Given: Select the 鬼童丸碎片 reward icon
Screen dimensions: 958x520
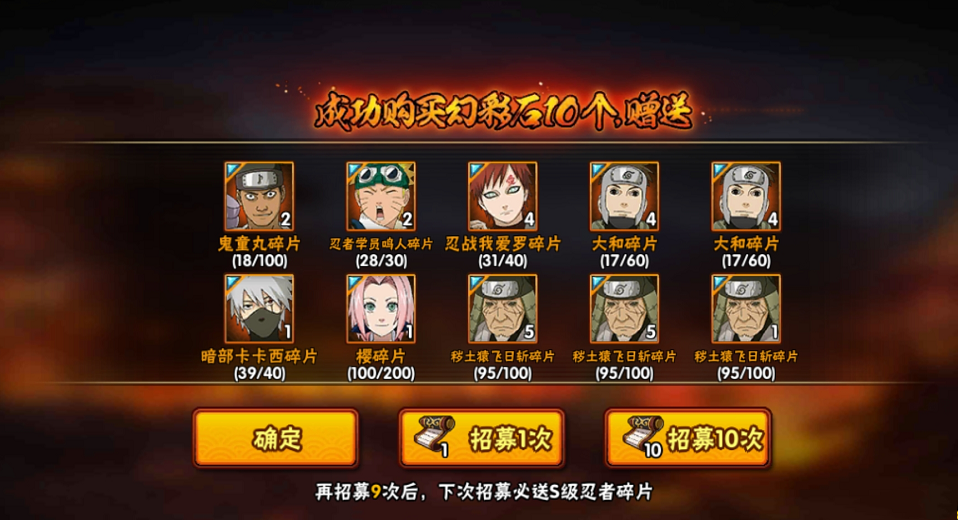Looking at the screenshot, I should pyautogui.click(x=259, y=197).
